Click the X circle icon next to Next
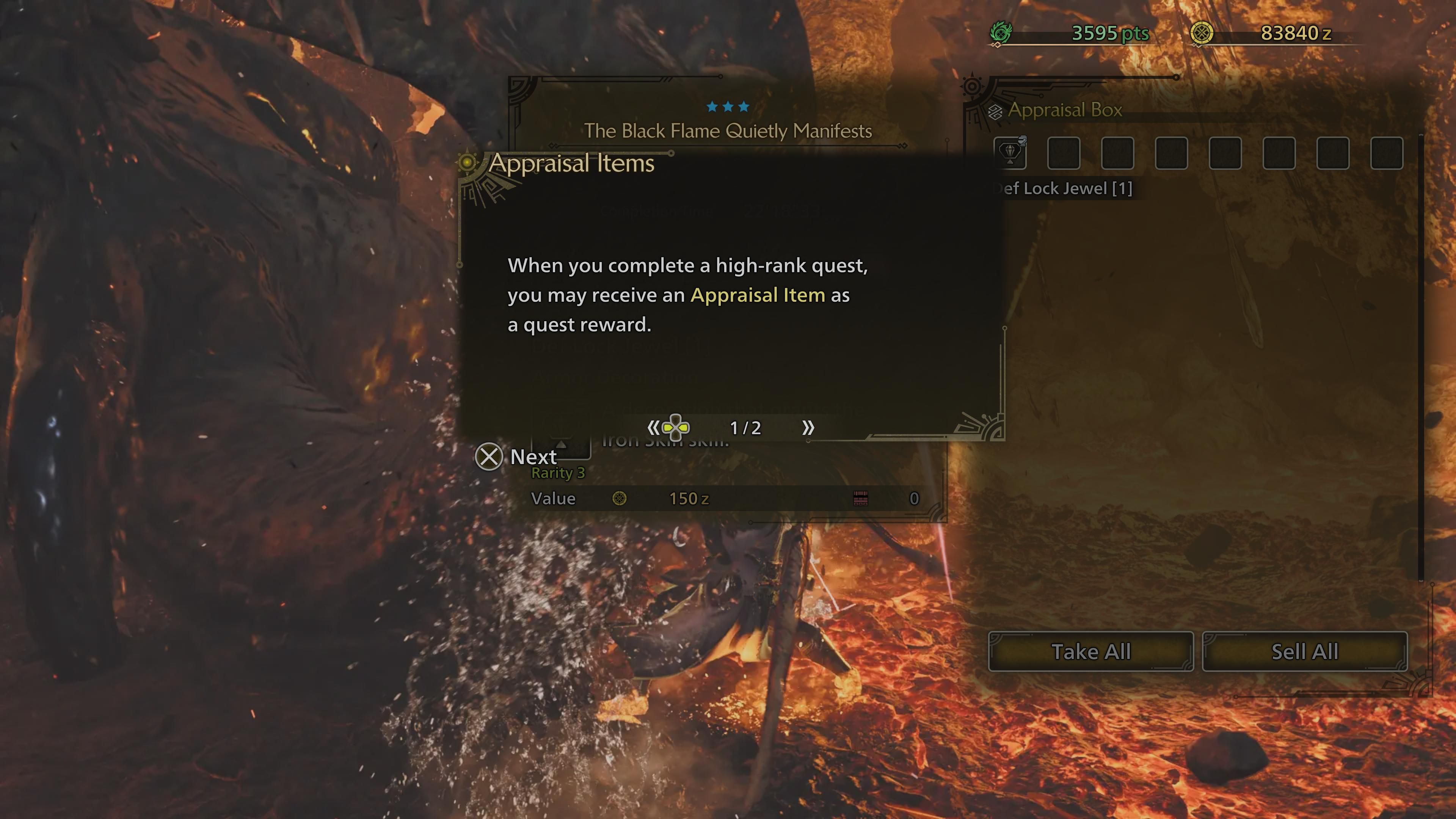1456x819 pixels. point(489,456)
